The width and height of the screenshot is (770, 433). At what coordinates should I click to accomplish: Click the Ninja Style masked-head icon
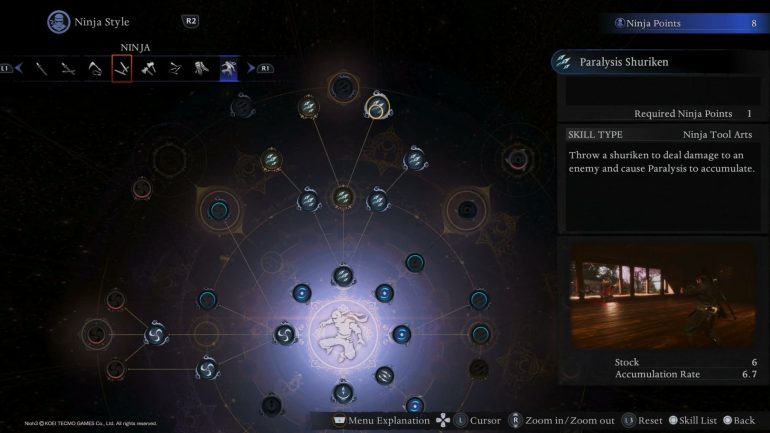58,21
